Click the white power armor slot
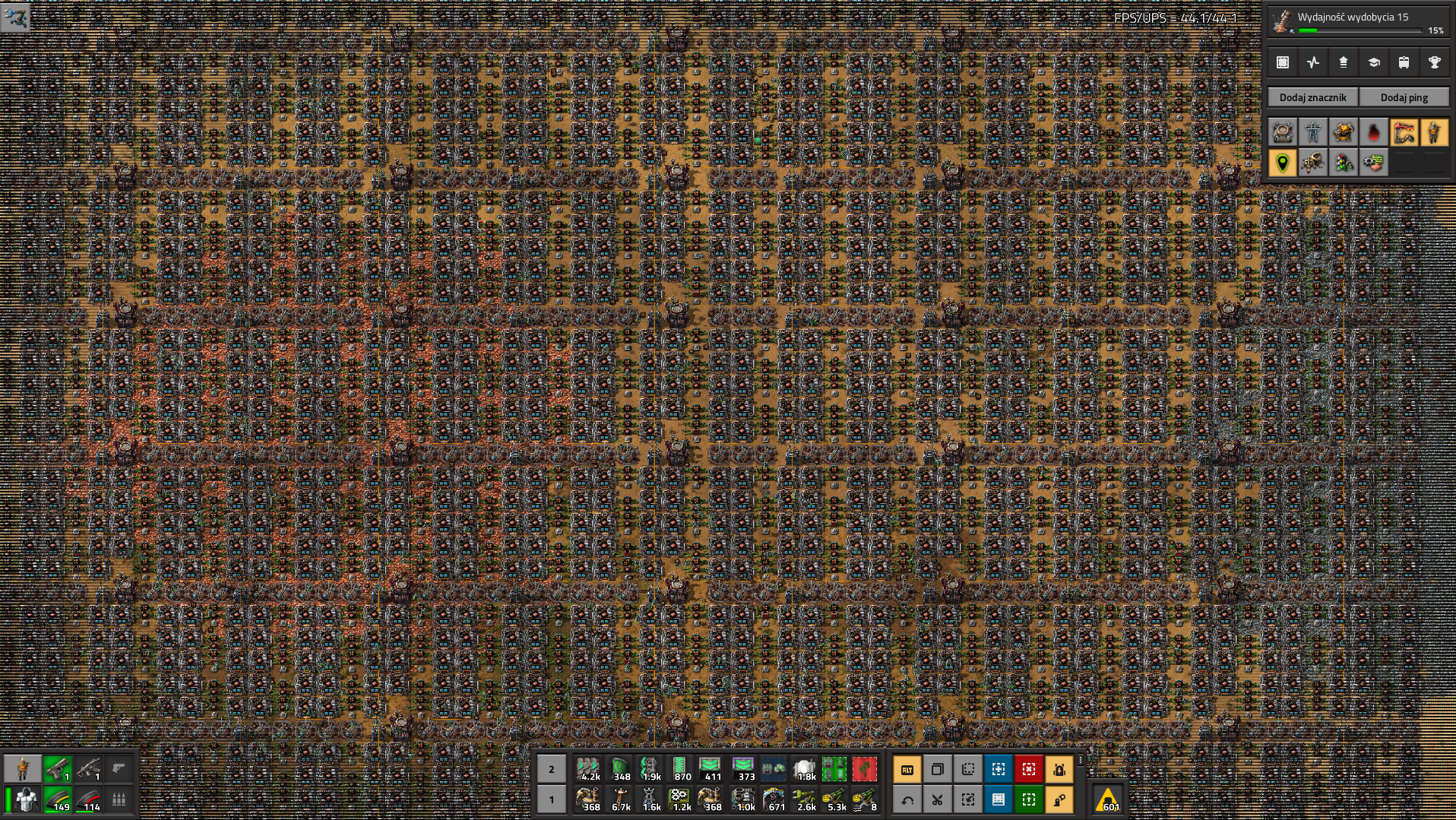 [x=27, y=799]
